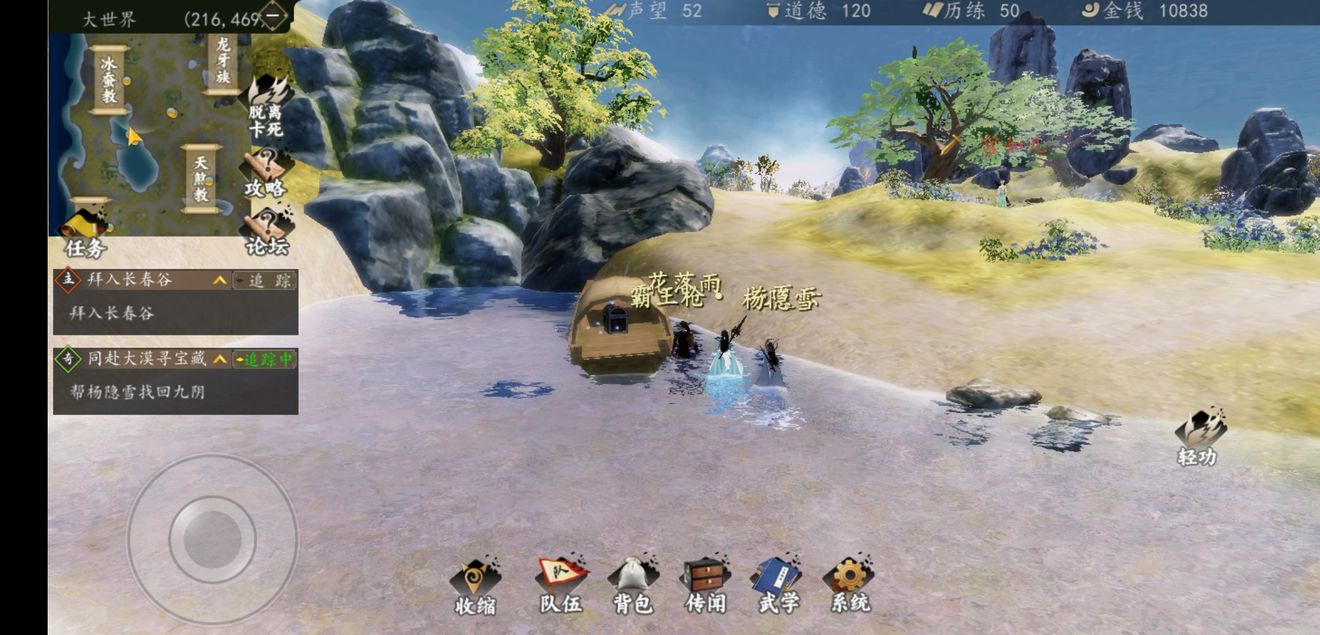Collapse the 拜入长春谷 quest entry
This screenshot has height=635, width=1320.
219,281
